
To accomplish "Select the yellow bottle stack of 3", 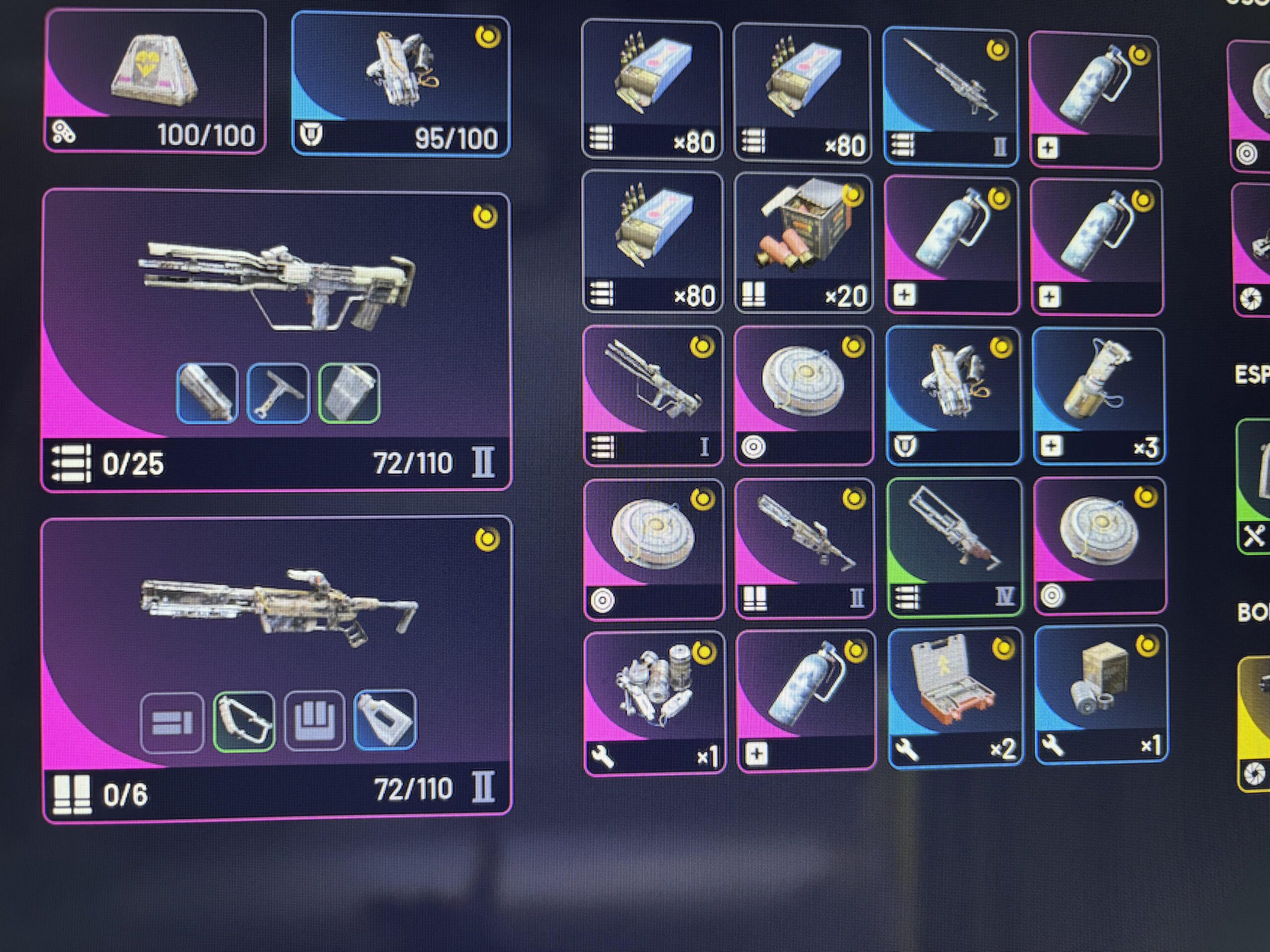I will (1098, 395).
